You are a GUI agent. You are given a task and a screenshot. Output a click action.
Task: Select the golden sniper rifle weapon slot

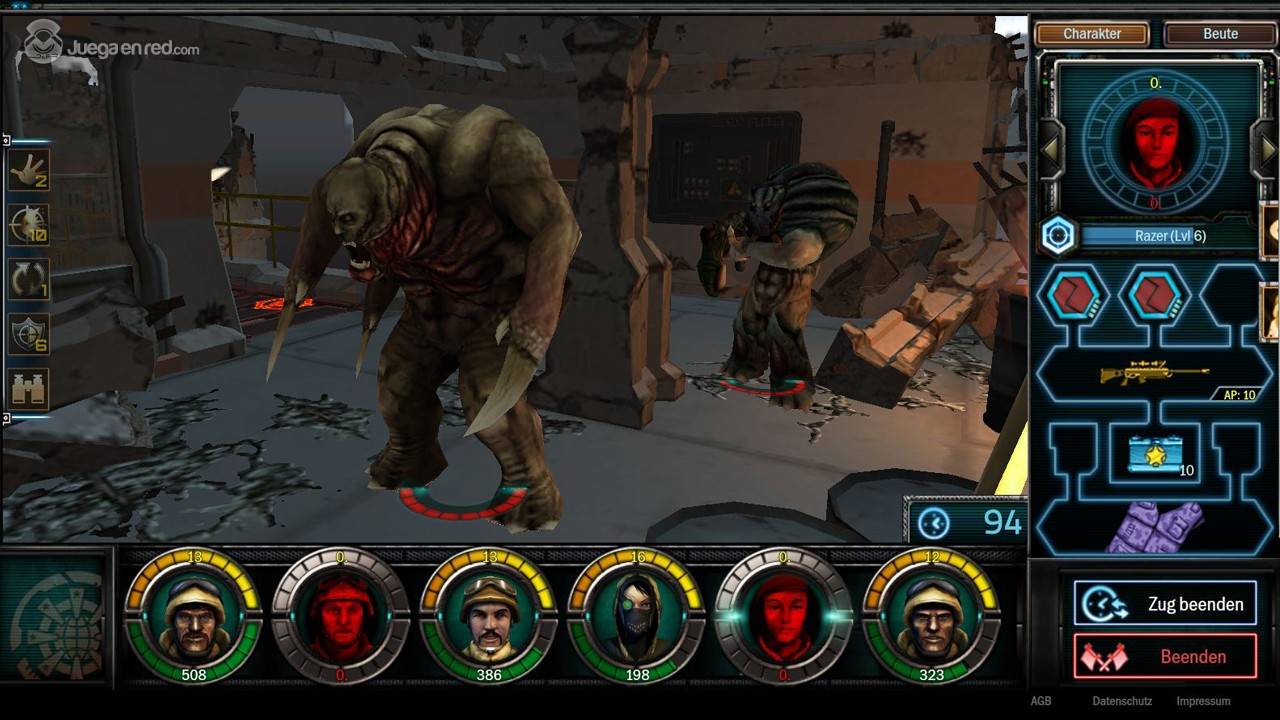1155,374
